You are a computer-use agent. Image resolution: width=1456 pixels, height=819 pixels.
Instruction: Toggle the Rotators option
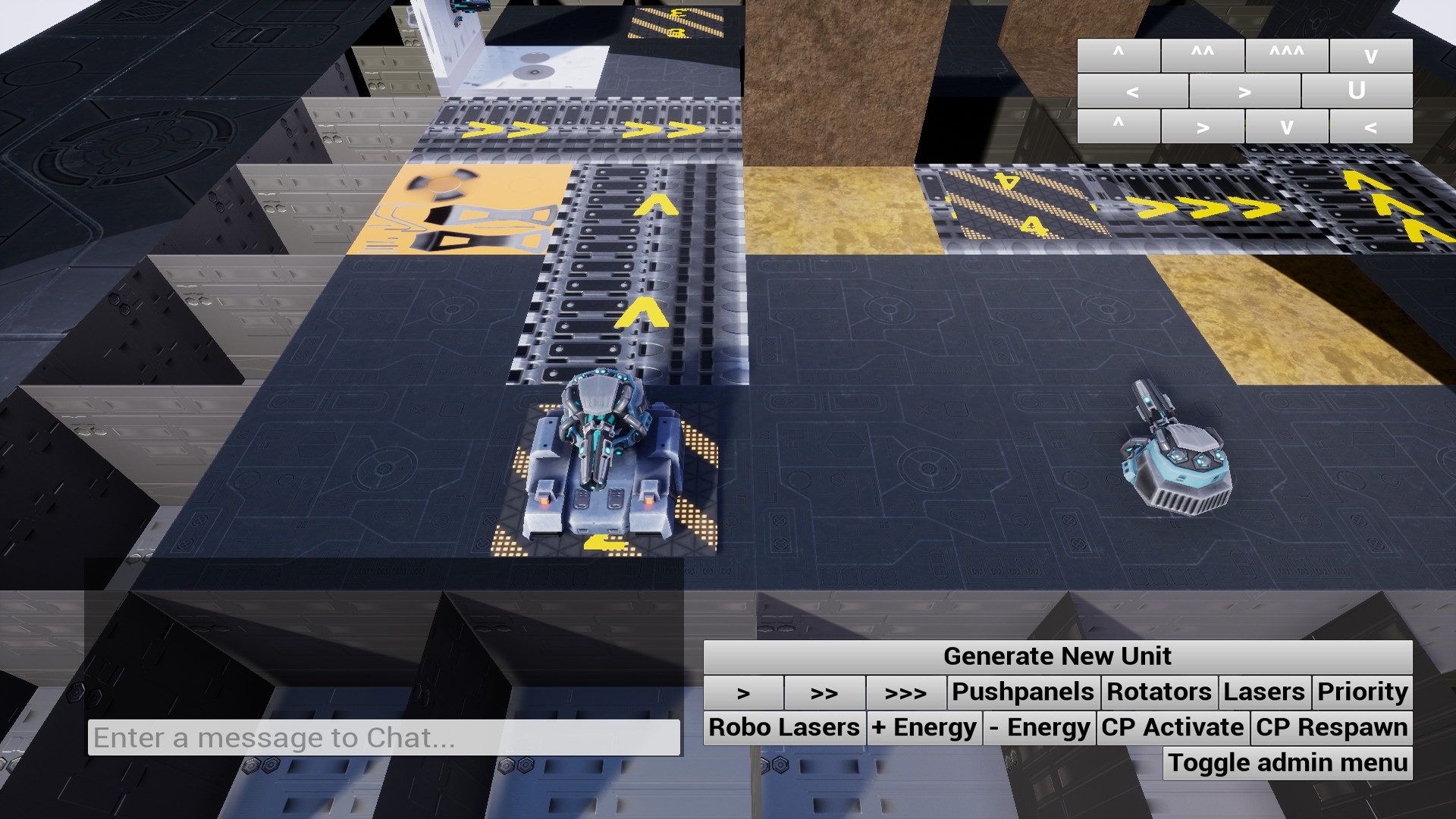coord(1158,692)
